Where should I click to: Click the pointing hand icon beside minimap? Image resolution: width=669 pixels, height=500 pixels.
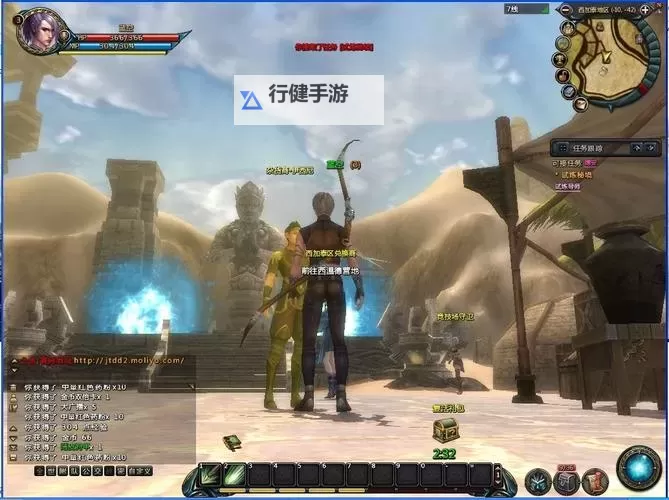pos(565,76)
